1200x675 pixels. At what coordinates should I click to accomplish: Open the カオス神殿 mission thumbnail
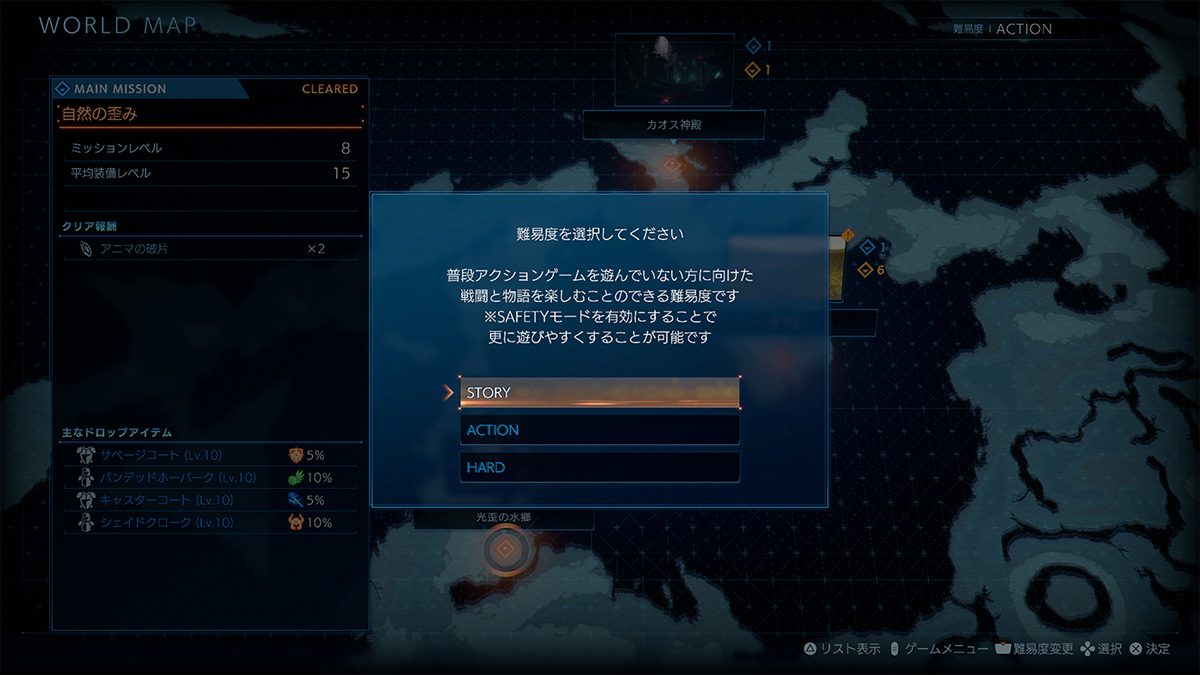point(673,70)
